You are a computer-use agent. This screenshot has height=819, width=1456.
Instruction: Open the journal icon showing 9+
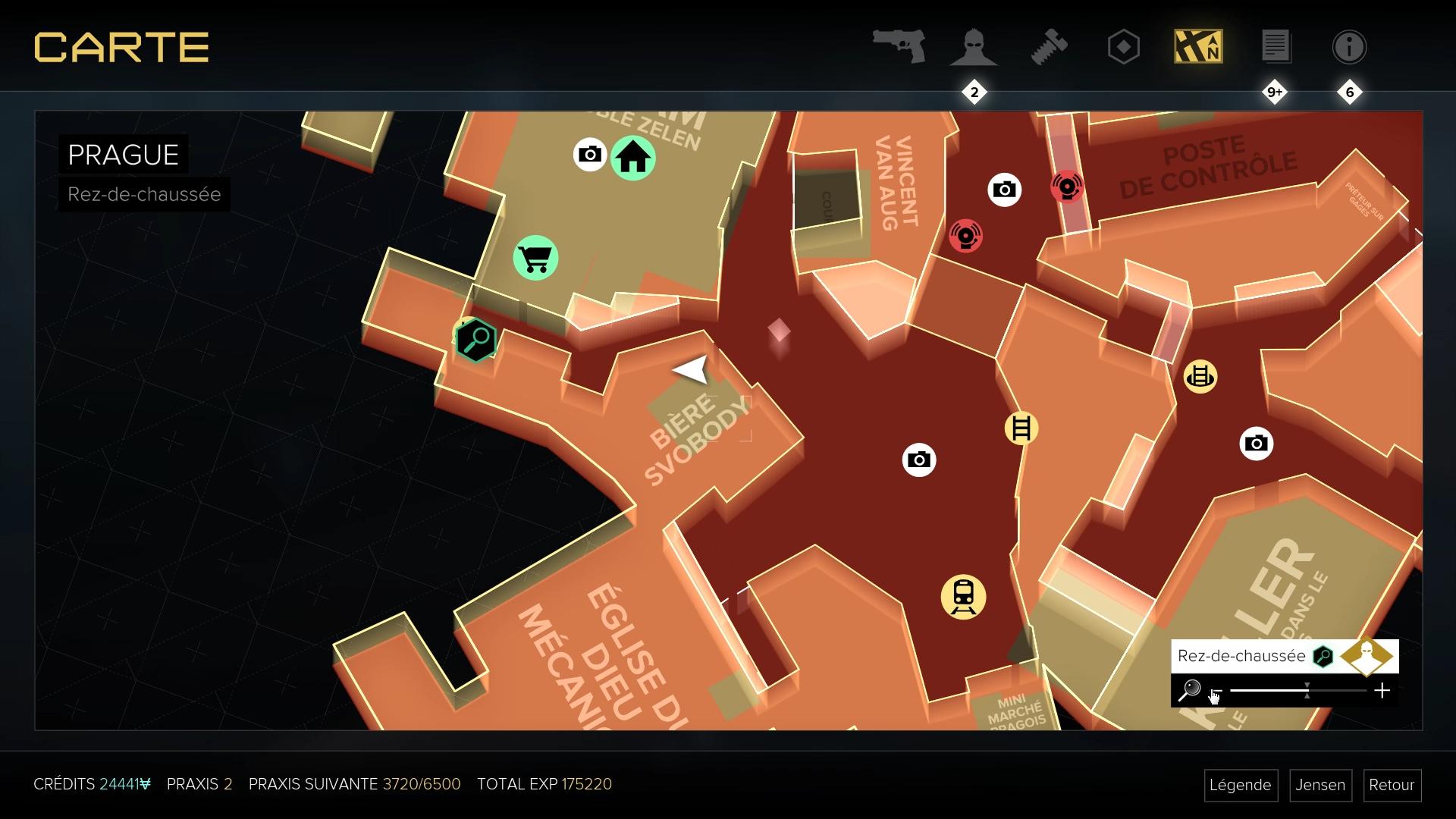[1274, 46]
